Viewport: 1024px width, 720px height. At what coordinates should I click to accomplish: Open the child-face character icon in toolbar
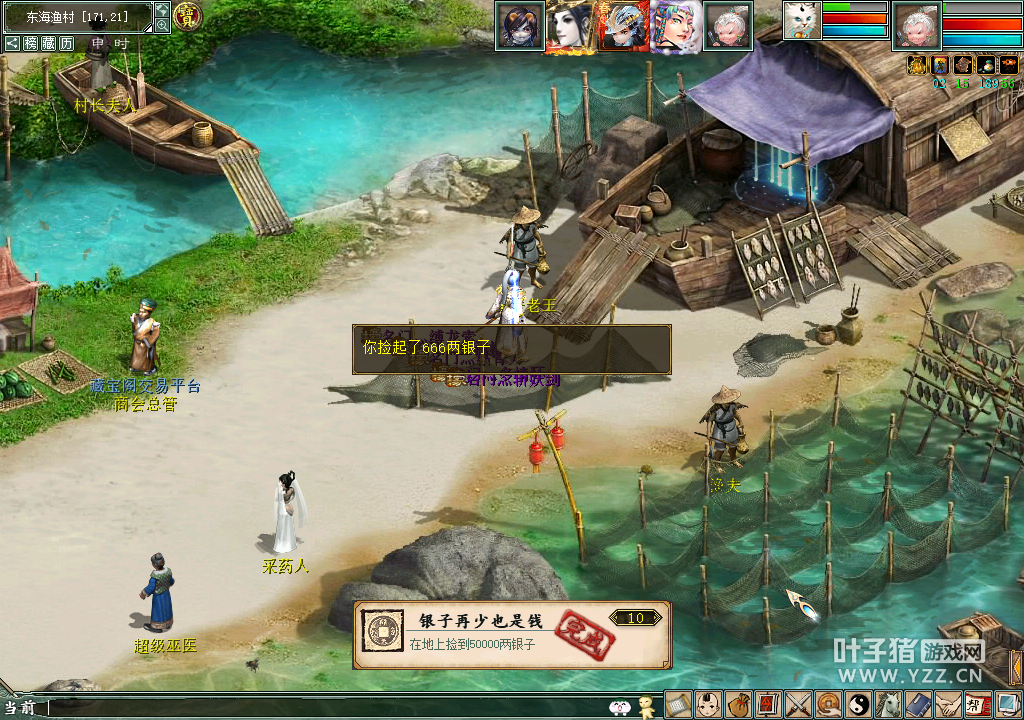click(x=709, y=704)
